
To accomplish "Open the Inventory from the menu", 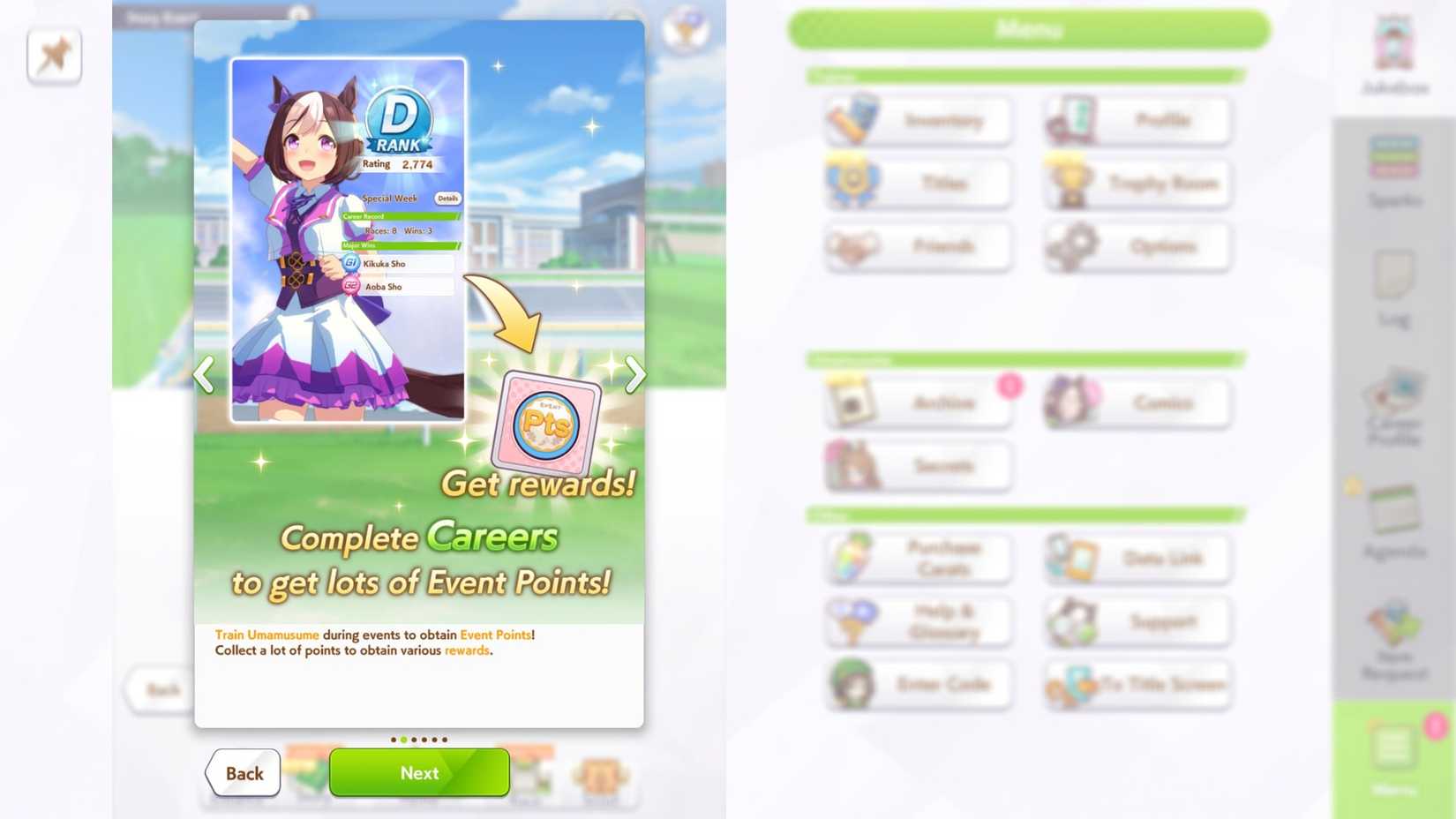I will (x=917, y=120).
